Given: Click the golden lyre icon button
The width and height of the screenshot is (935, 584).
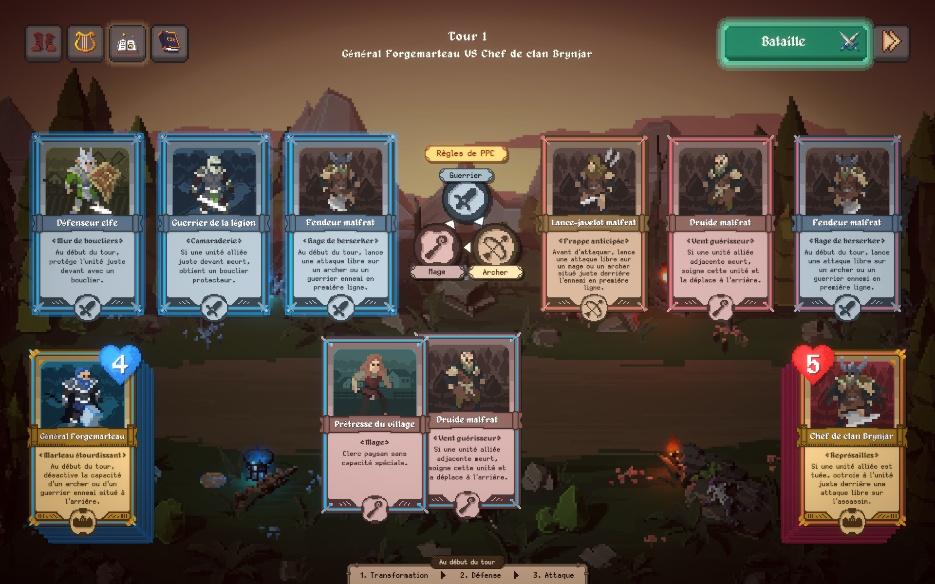Looking at the screenshot, I should tap(85, 43).
